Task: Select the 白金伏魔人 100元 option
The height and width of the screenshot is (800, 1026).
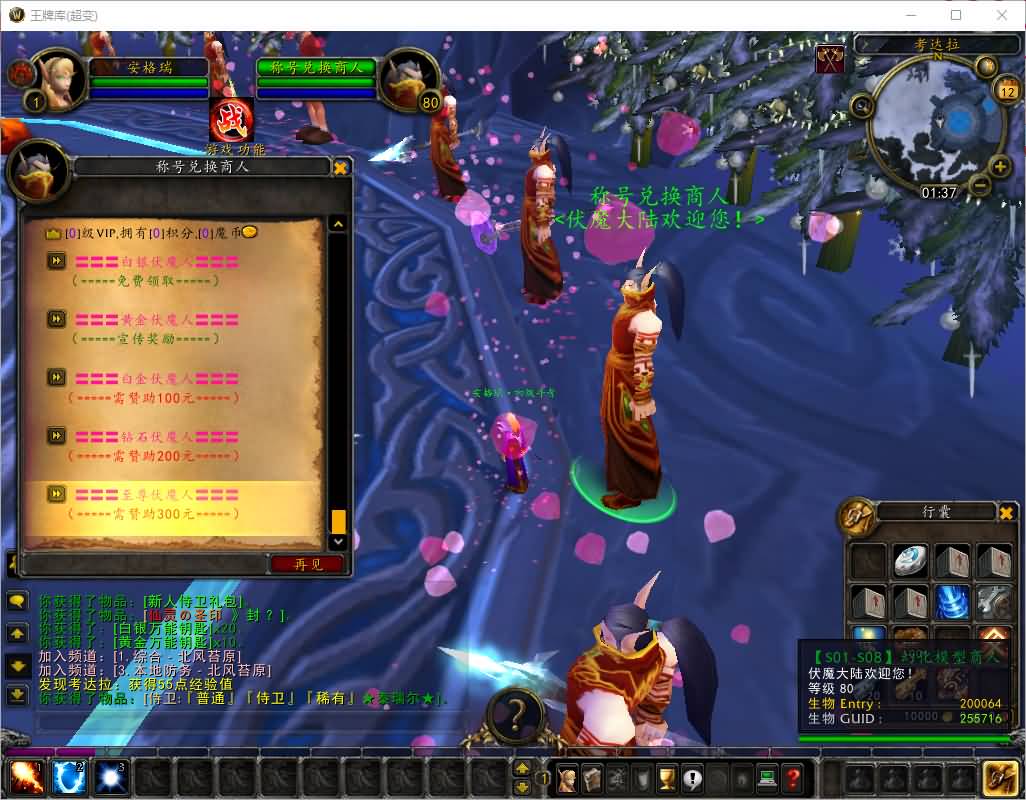Action: 156,379
